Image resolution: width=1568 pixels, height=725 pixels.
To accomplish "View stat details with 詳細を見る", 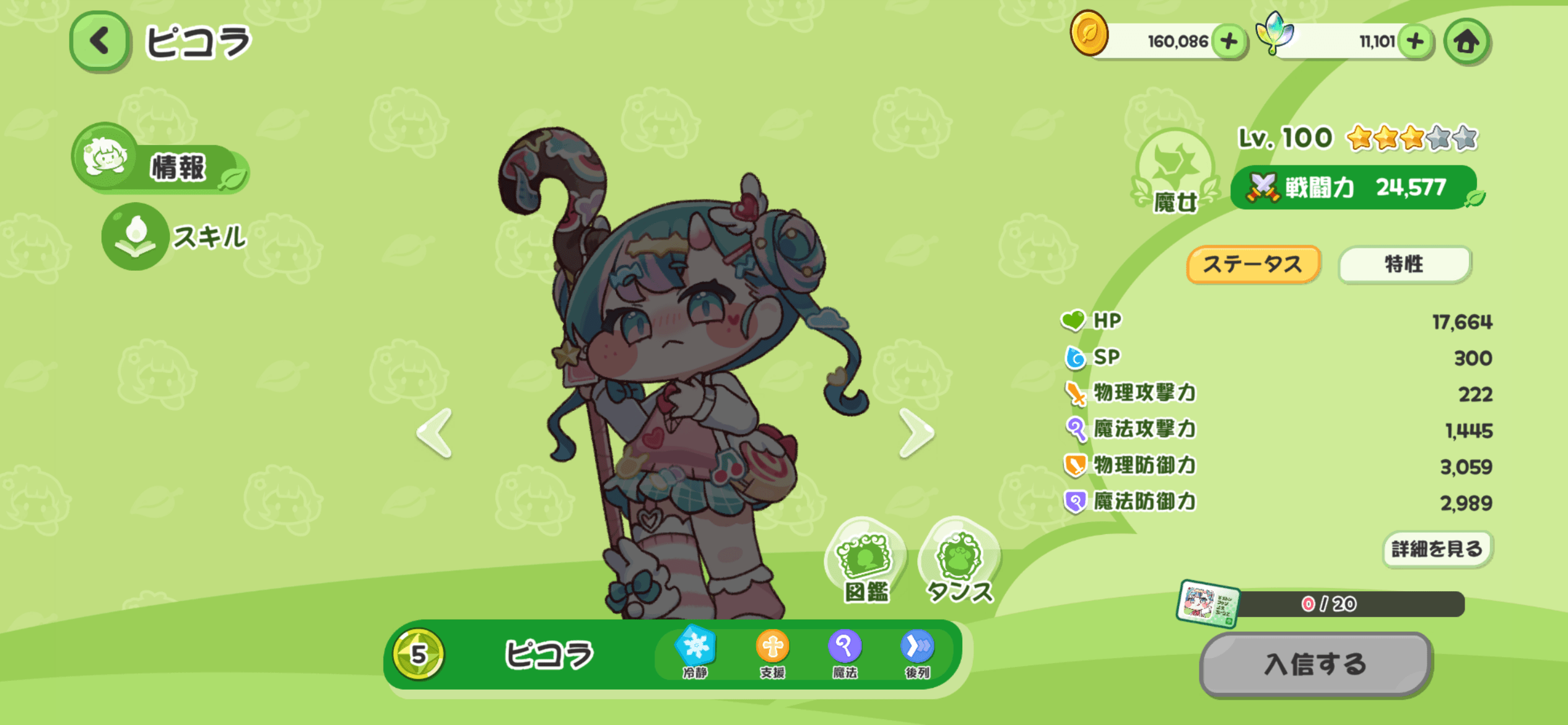I will click(1437, 548).
